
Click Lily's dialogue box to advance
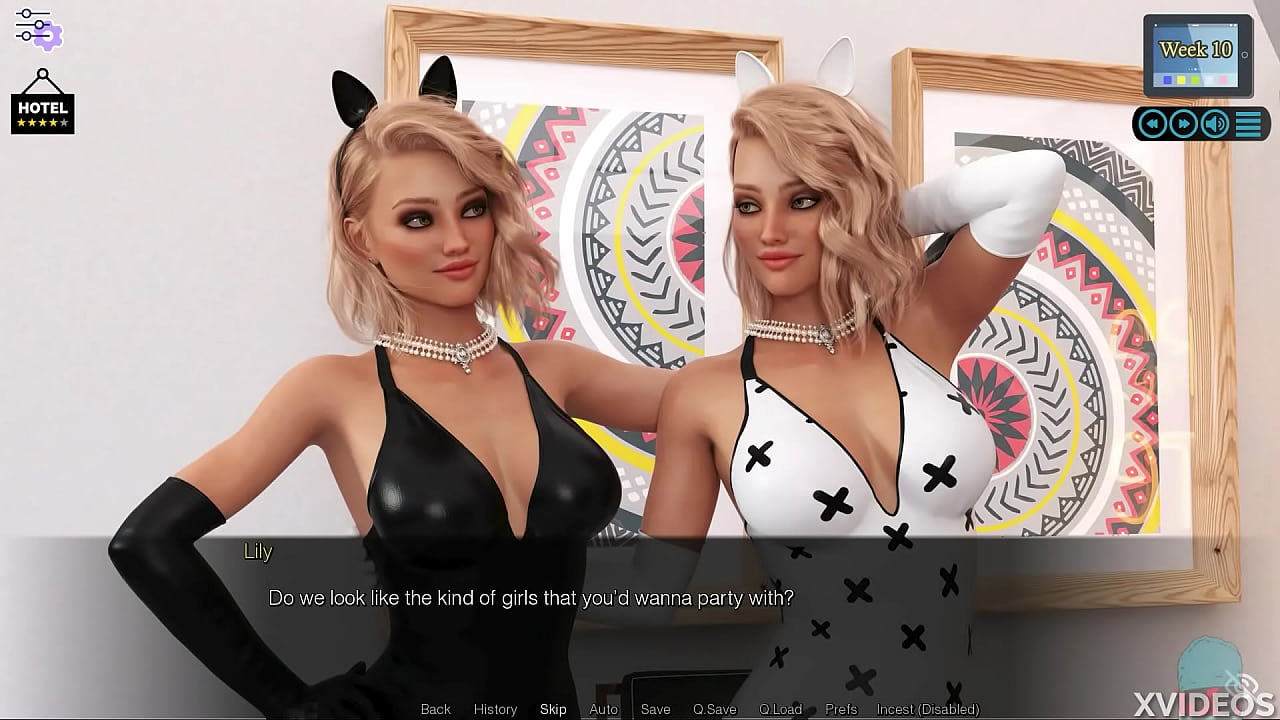tap(640, 598)
